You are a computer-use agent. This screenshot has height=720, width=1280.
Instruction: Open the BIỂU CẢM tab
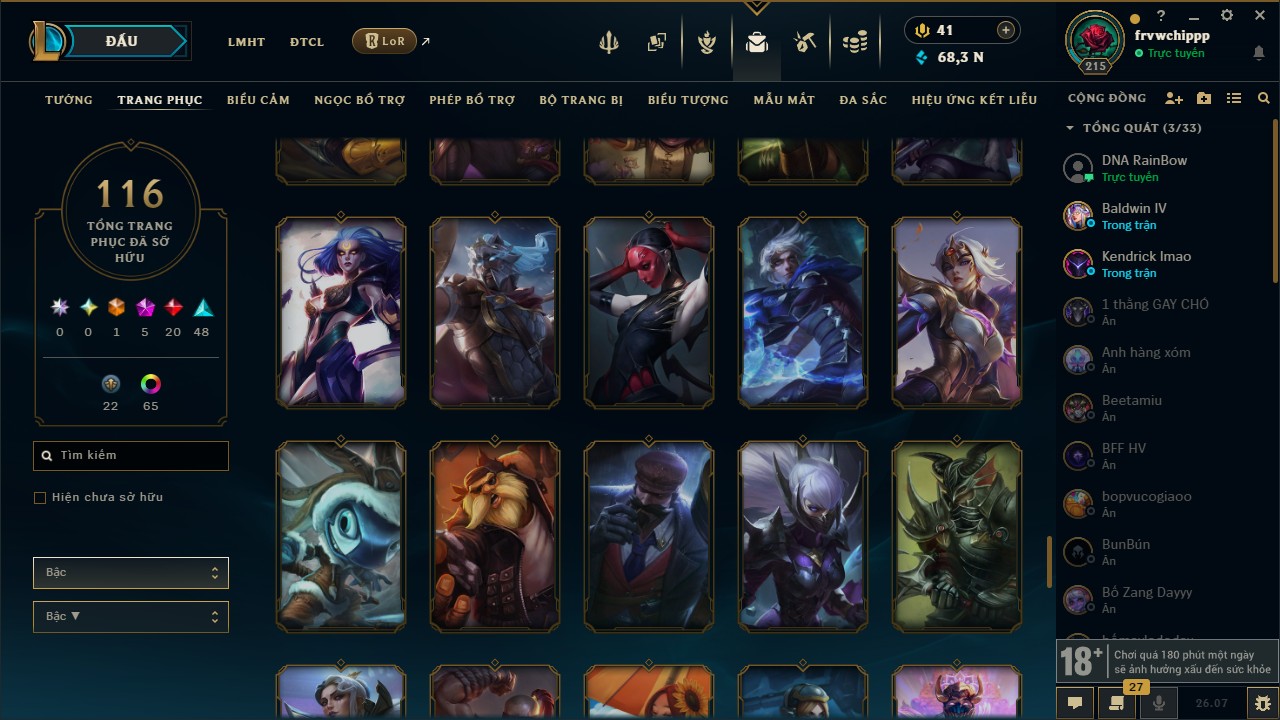[258, 100]
